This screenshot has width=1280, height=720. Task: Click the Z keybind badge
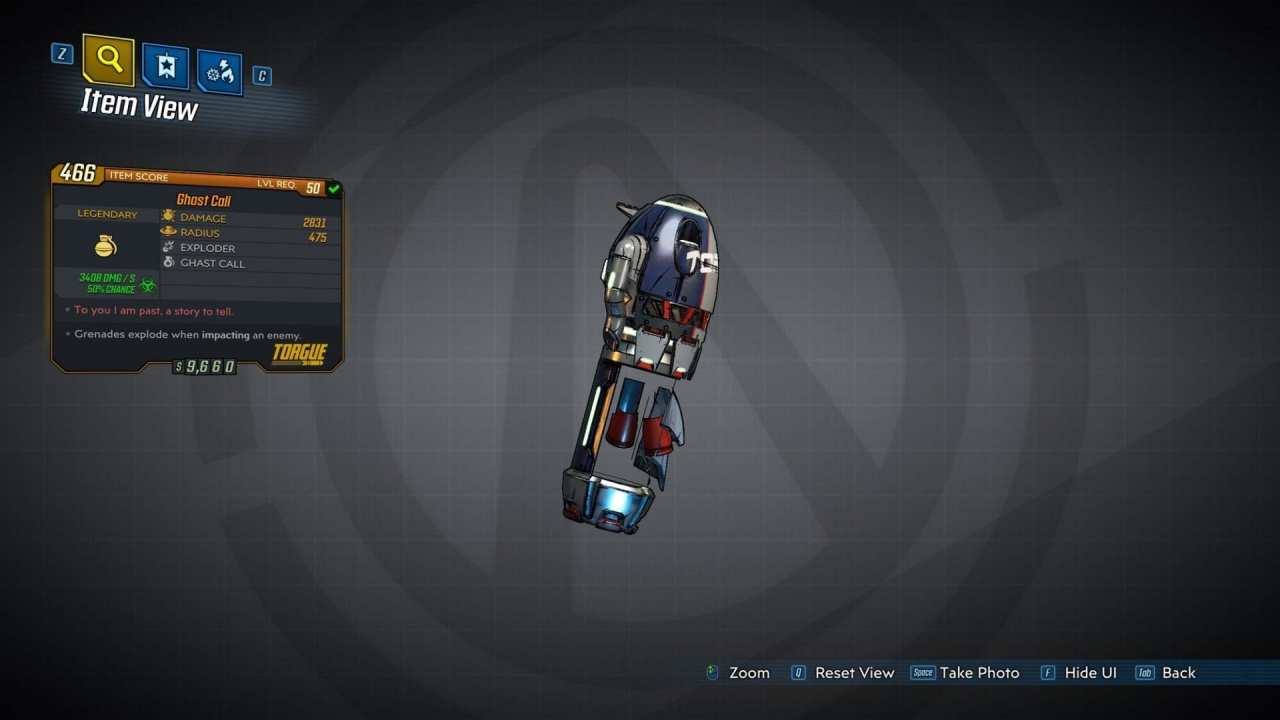(61, 53)
